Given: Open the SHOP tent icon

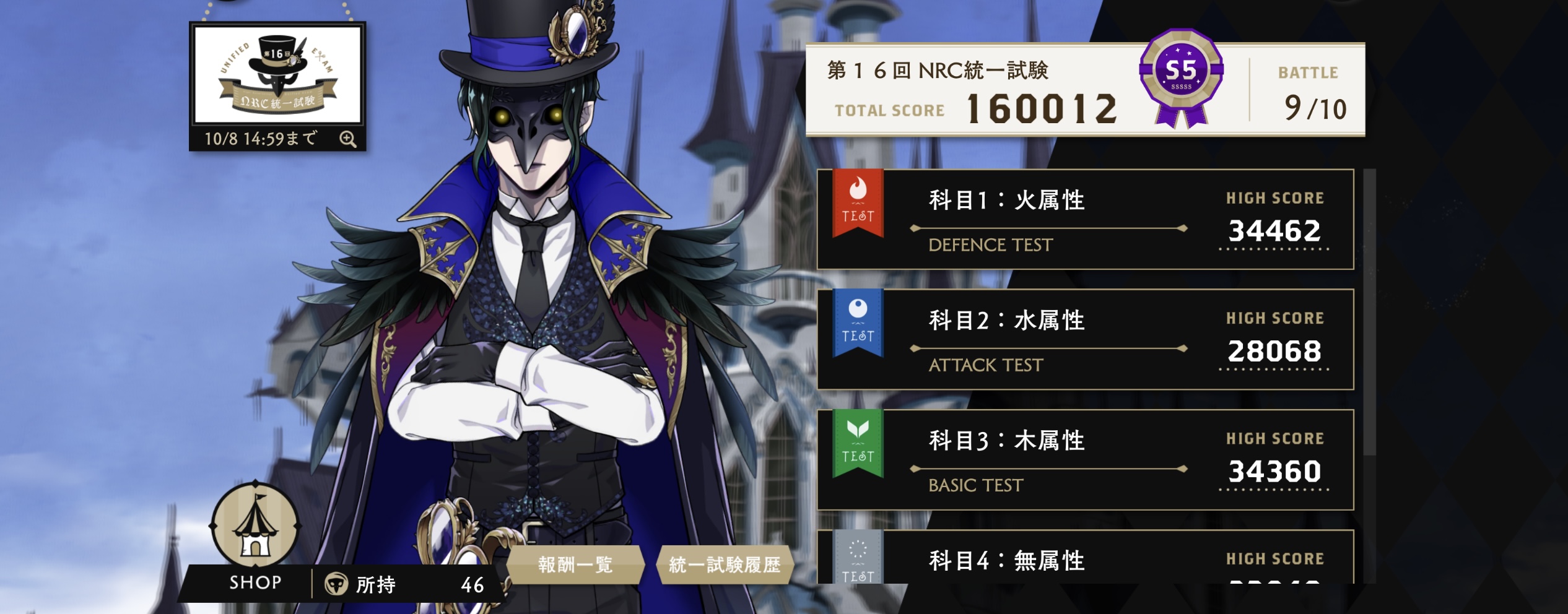Looking at the screenshot, I should pyautogui.click(x=255, y=527).
